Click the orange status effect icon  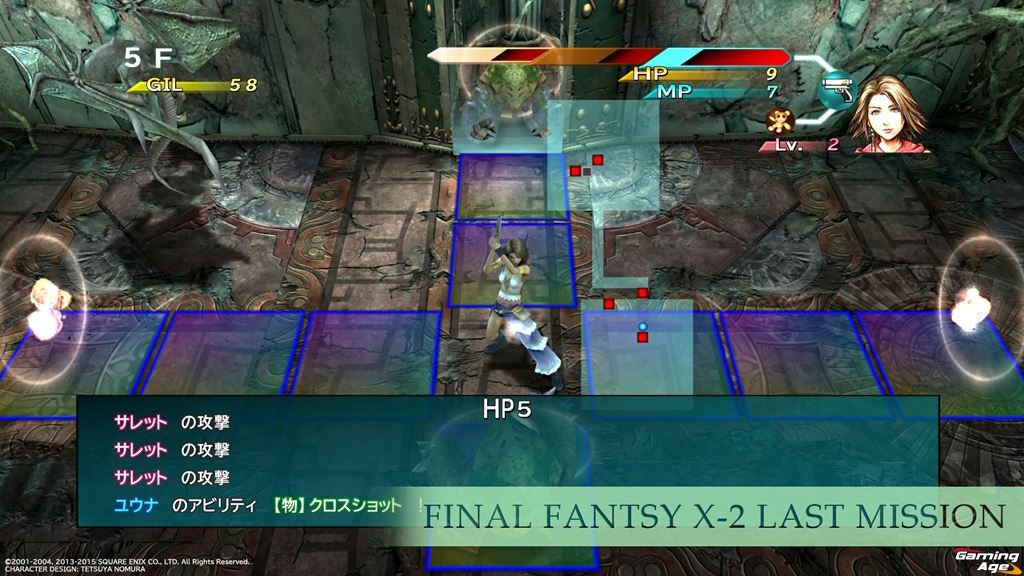777,124
